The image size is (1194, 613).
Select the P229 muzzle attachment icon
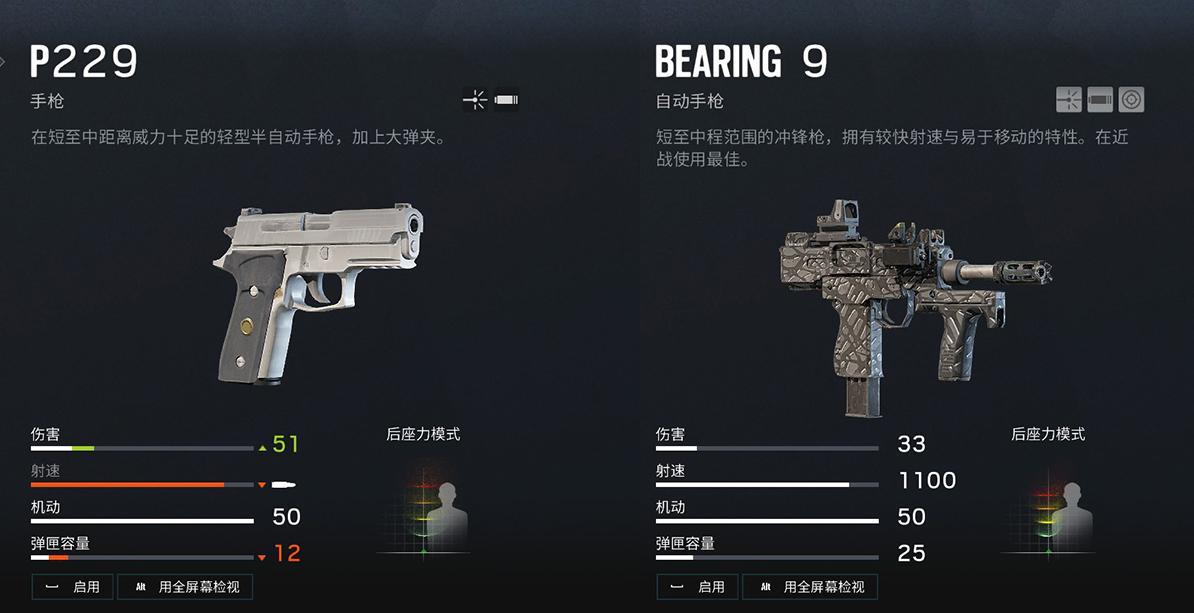point(507,100)
